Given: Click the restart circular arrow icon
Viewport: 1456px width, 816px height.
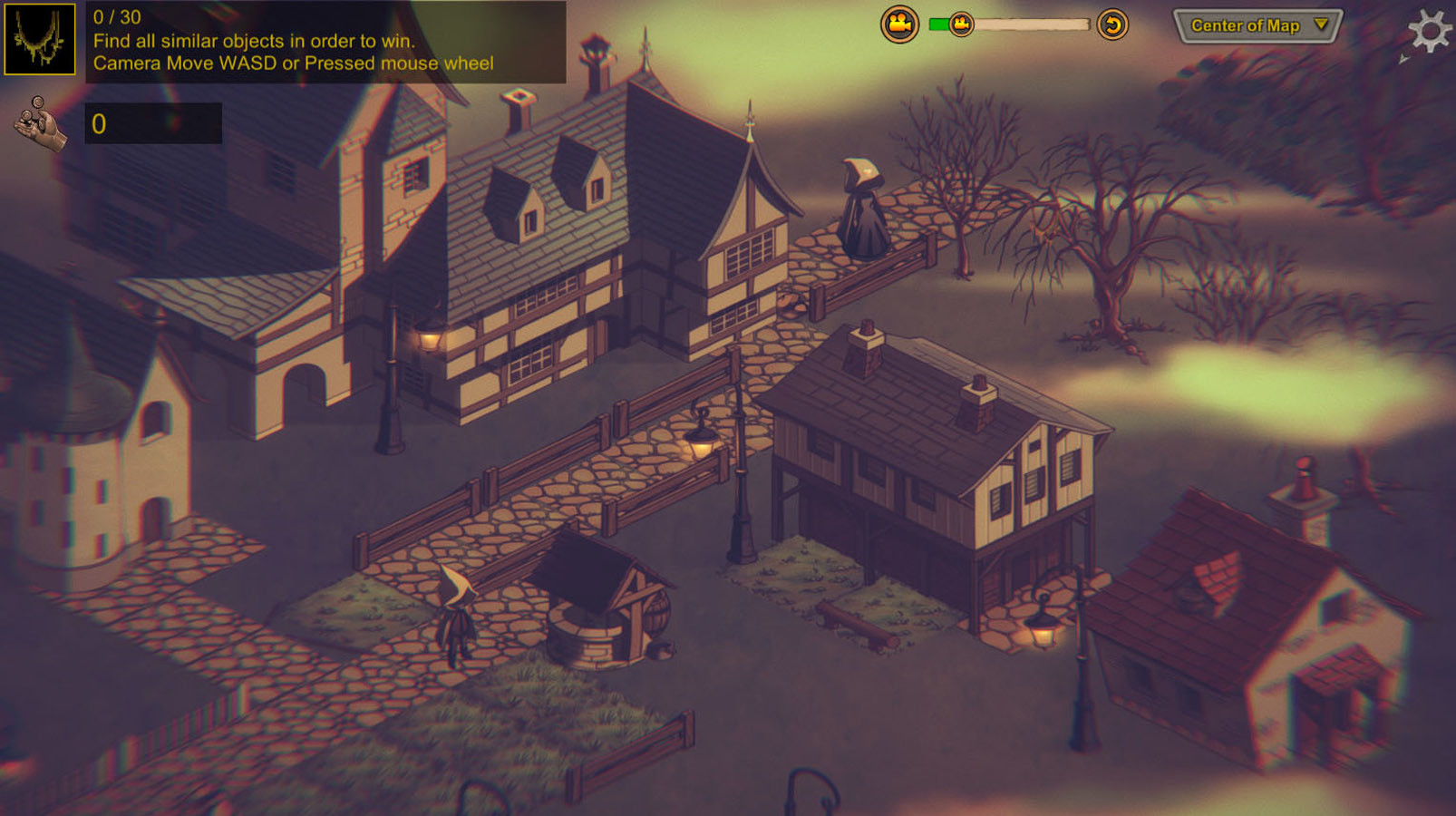Looking at the screenshot, I should pyautogui.click(x=1116, y=24).
